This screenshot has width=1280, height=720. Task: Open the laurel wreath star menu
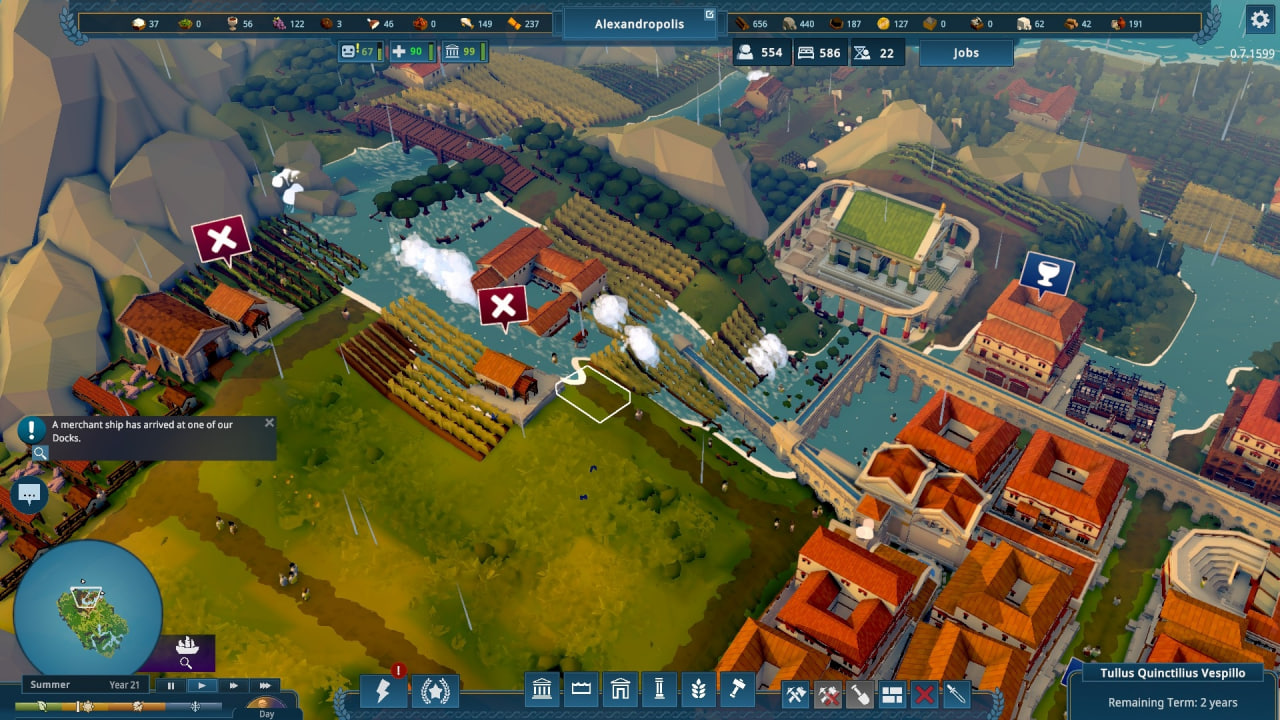[436, 691]
